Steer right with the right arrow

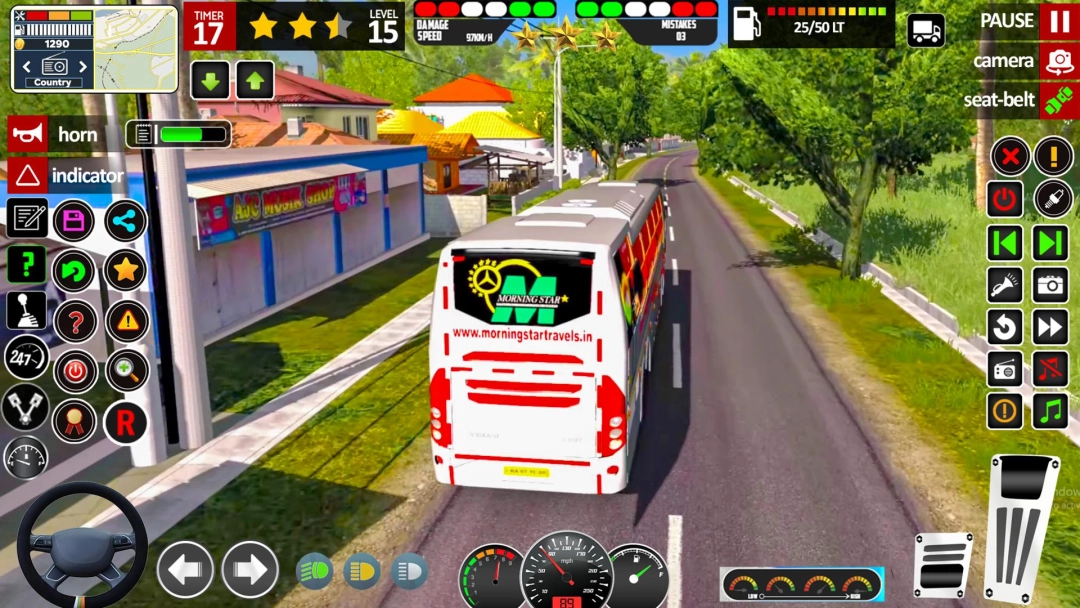pyautogui.click(x=250, y=569)
